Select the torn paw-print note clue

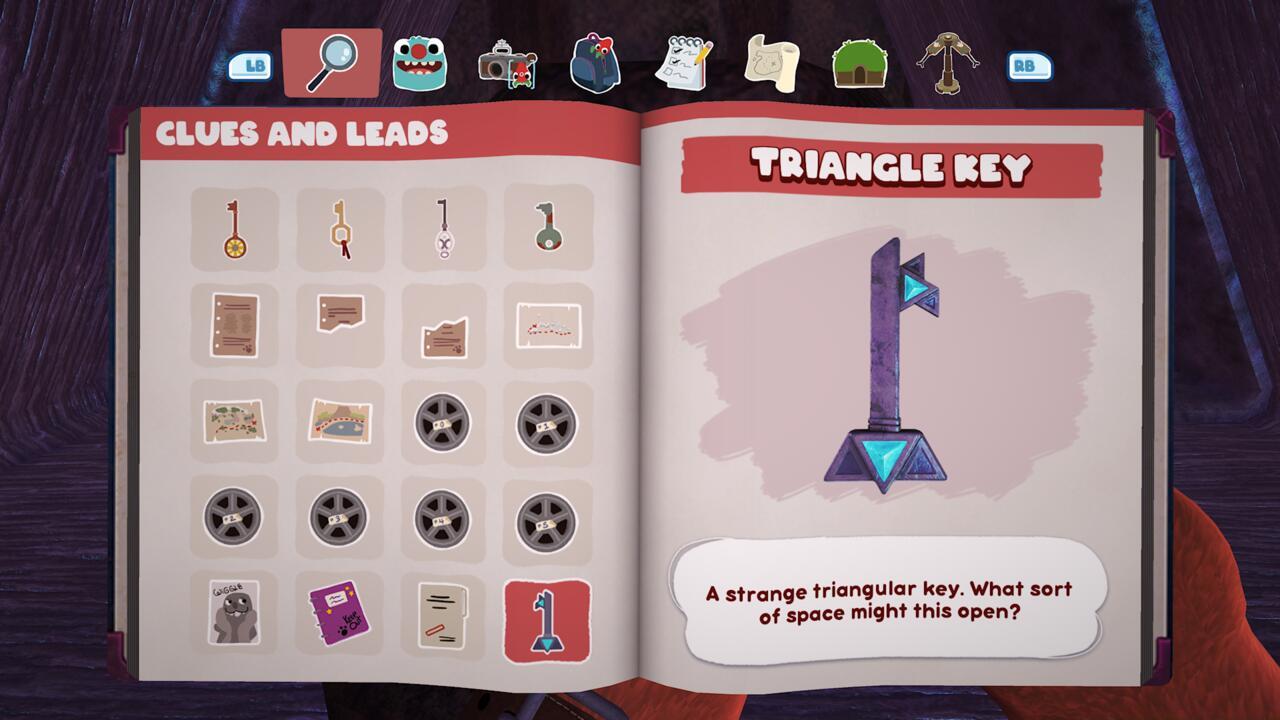coord(443,324)
